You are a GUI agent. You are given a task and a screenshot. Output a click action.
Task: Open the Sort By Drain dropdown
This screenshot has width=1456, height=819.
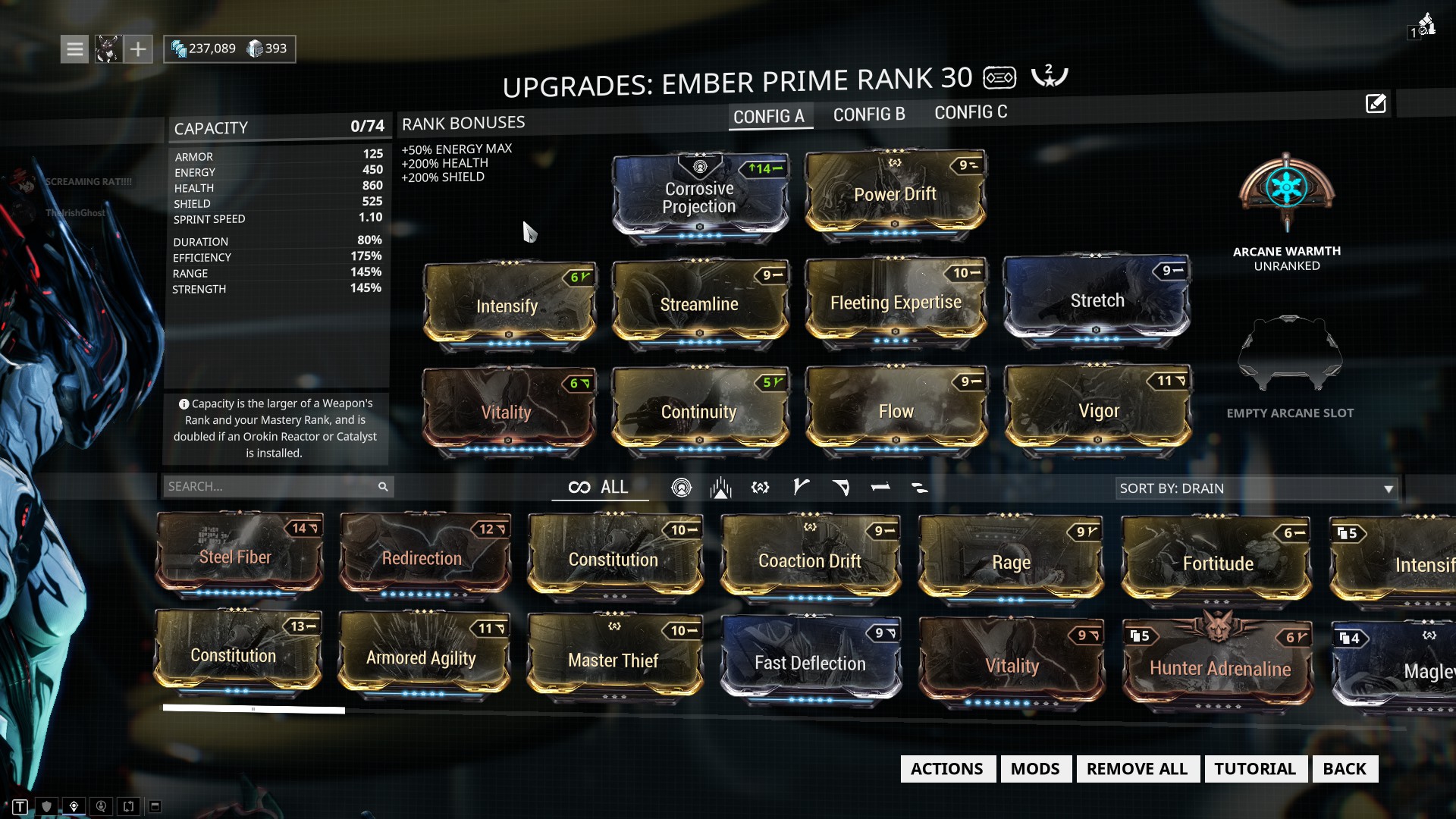1255,488
